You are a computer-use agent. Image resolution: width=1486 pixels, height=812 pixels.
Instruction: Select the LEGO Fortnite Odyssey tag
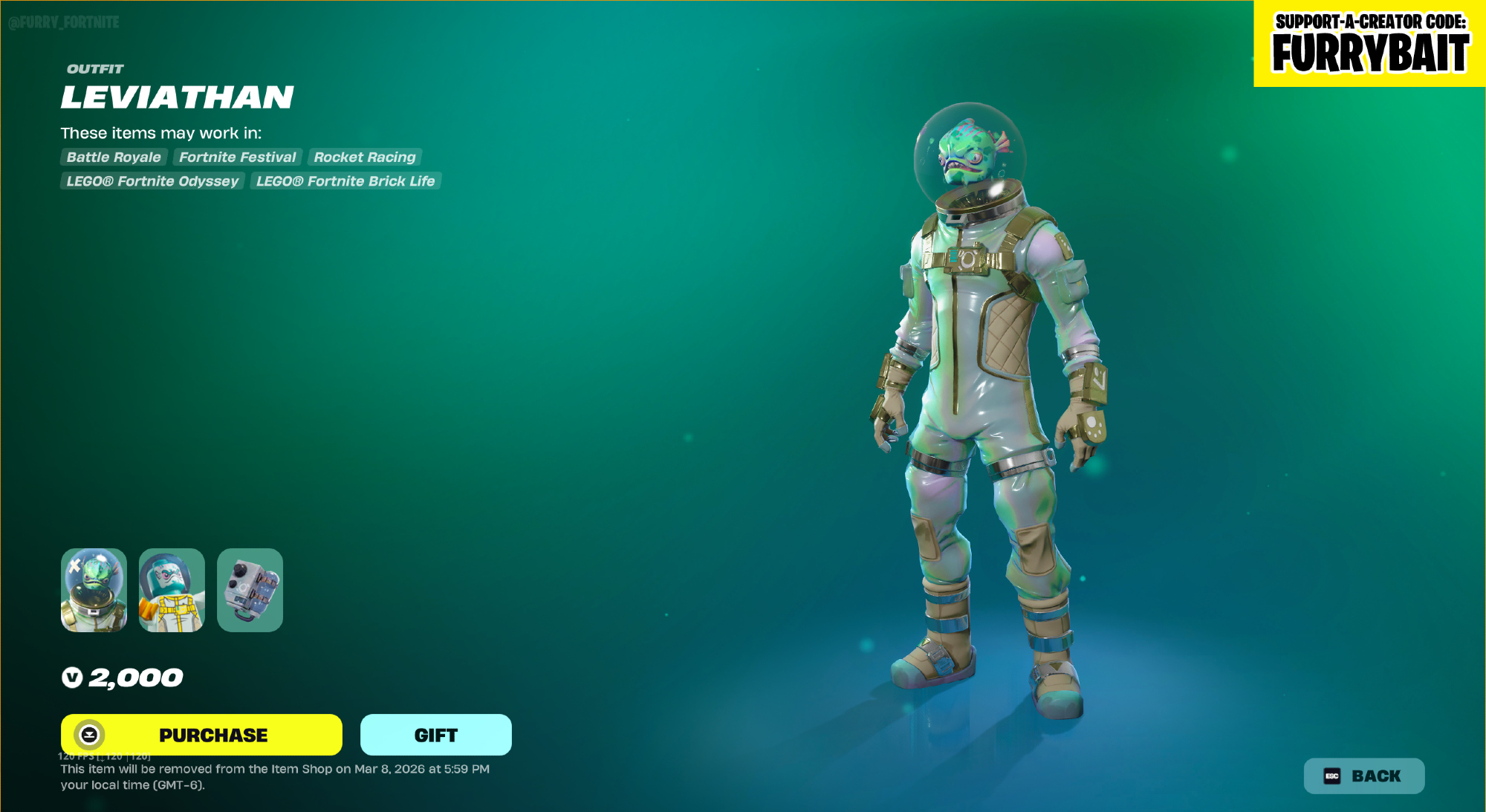[152, 181]
